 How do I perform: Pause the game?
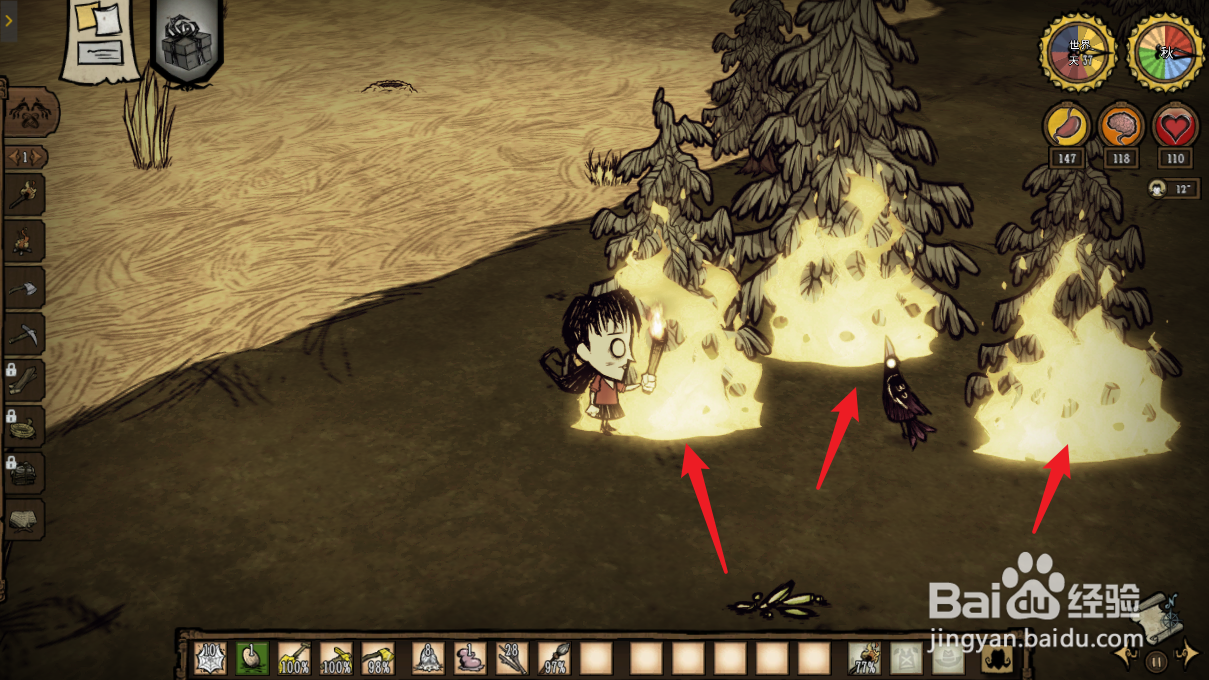[1156, 660]
